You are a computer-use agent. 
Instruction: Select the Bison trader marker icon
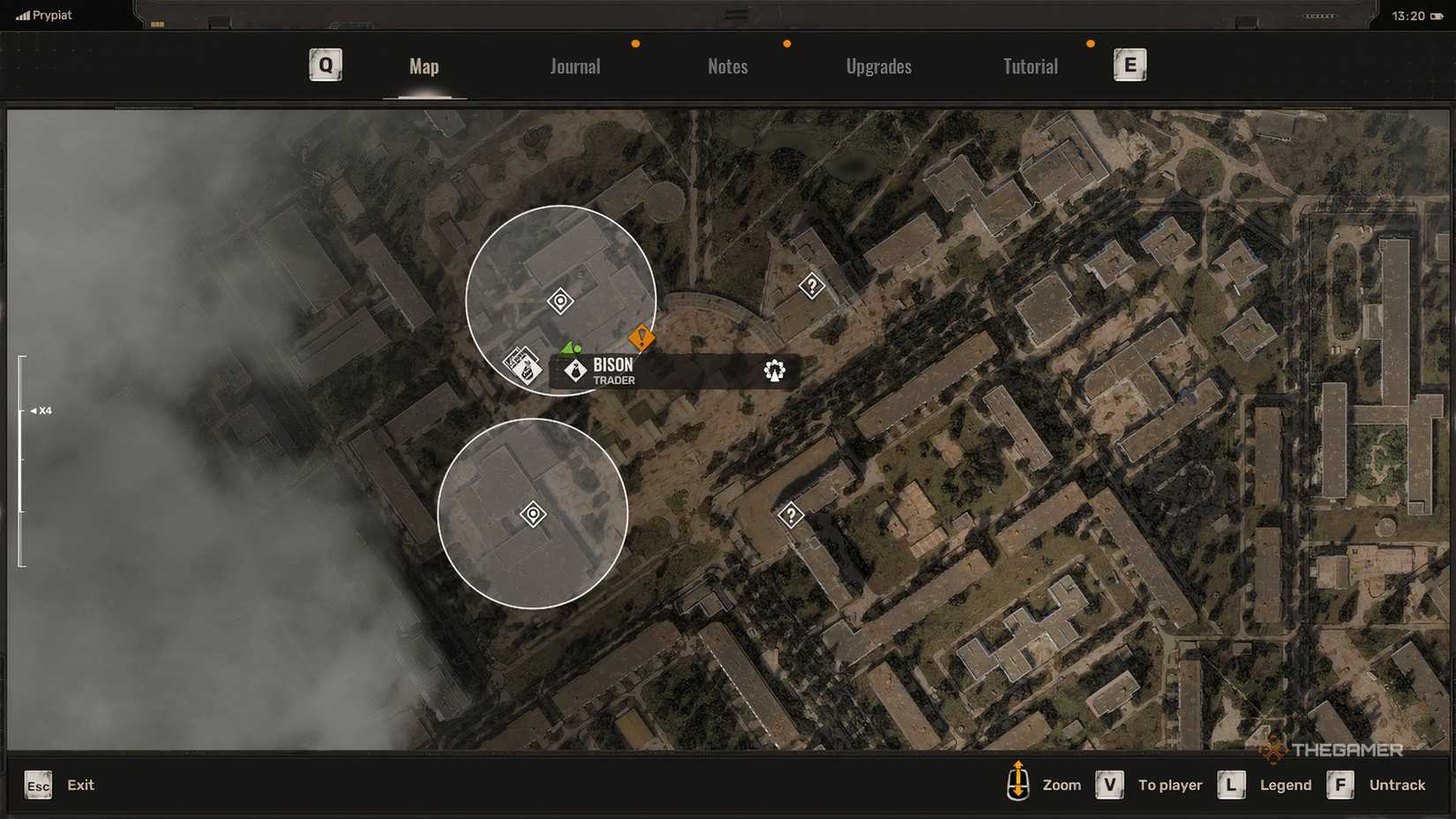click(574, 372)
